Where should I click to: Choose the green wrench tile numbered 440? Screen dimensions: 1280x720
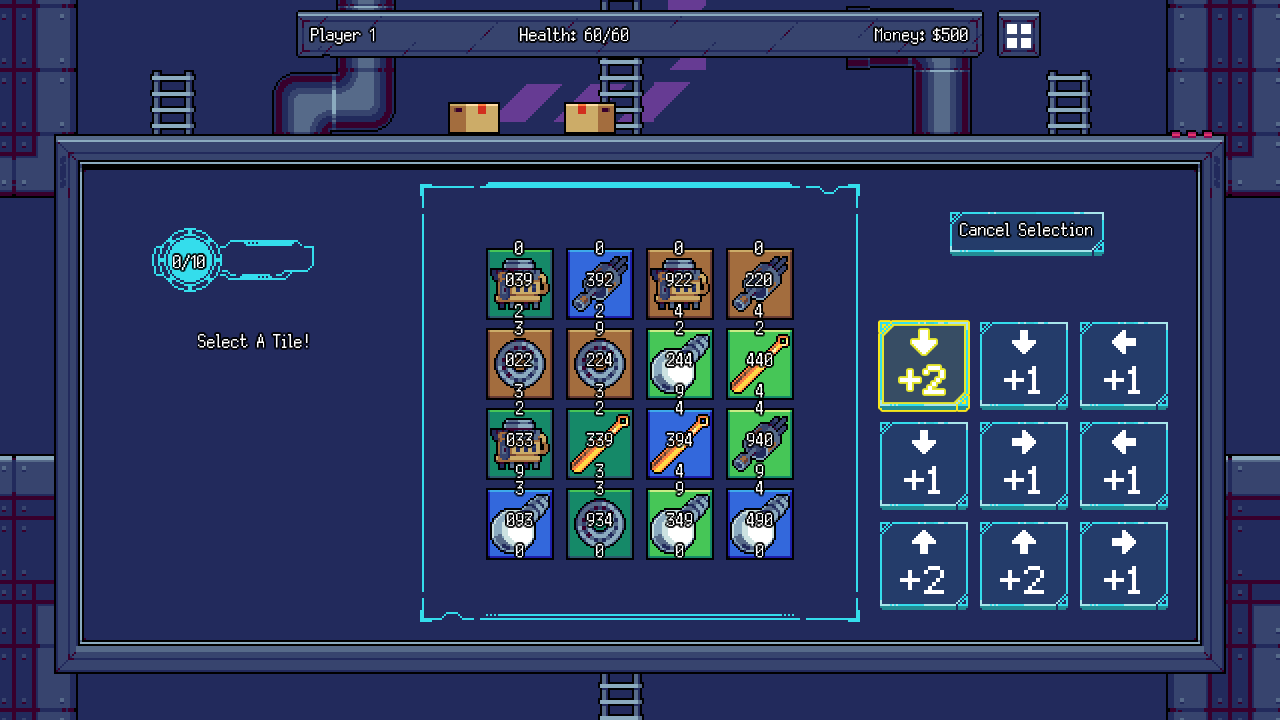click(760, 363)
